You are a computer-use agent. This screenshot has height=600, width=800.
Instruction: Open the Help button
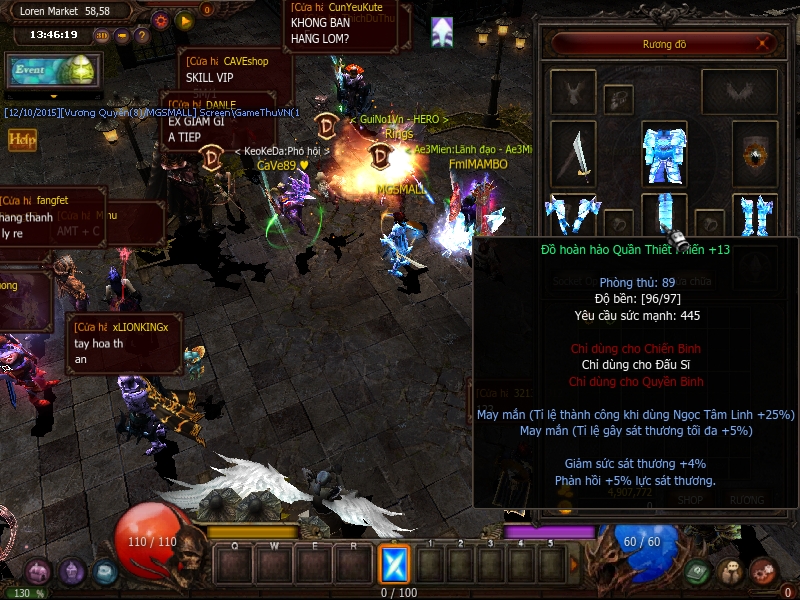point(22,140)
